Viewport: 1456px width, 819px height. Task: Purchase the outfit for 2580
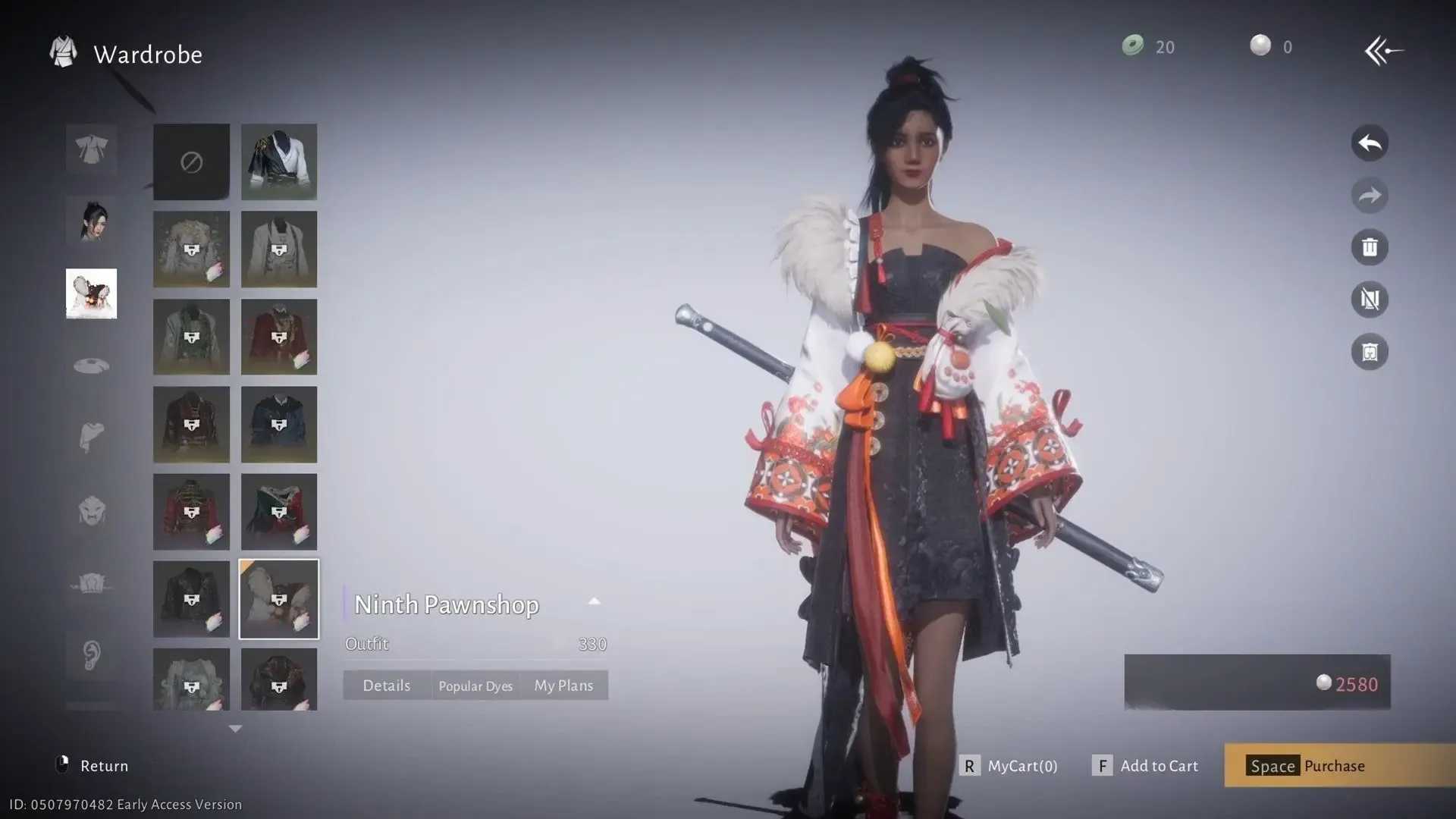1335,766
